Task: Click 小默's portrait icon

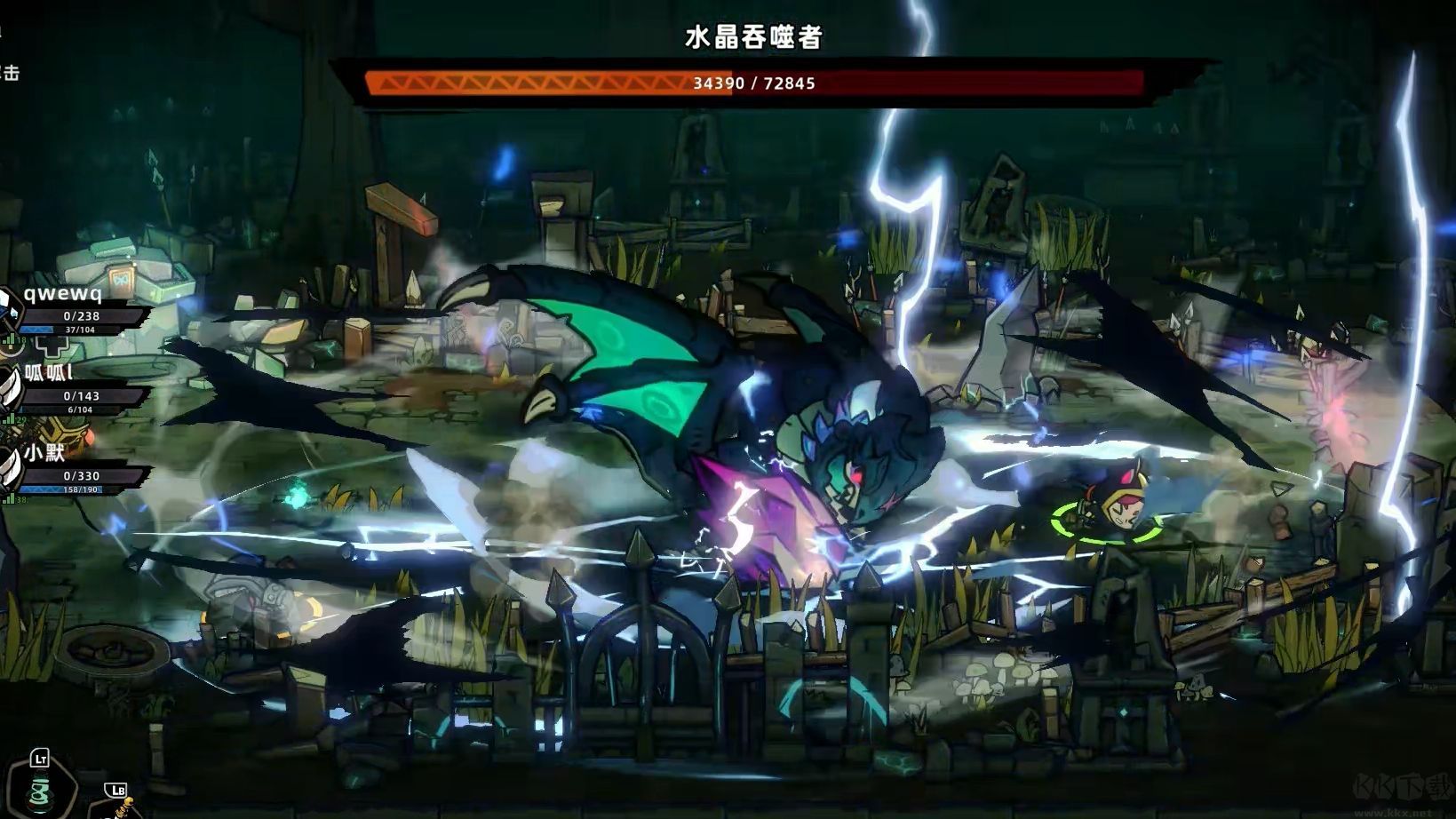Action: [x=11, y=469]
